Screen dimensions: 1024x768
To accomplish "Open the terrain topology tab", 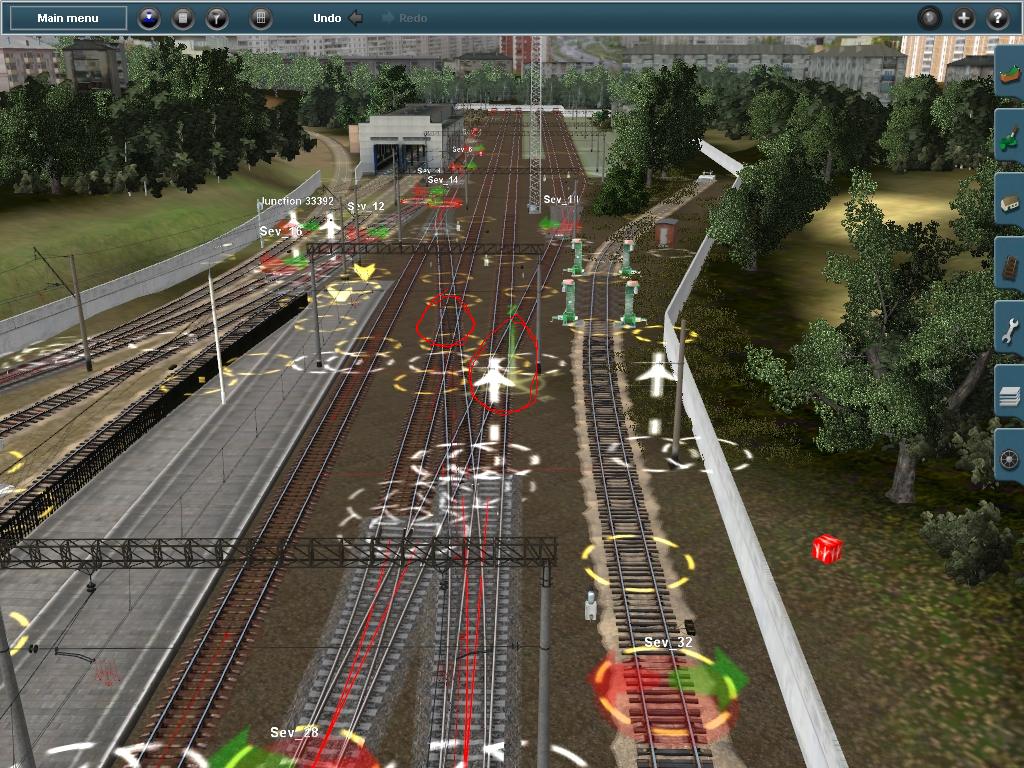I will coord(1009,73).
